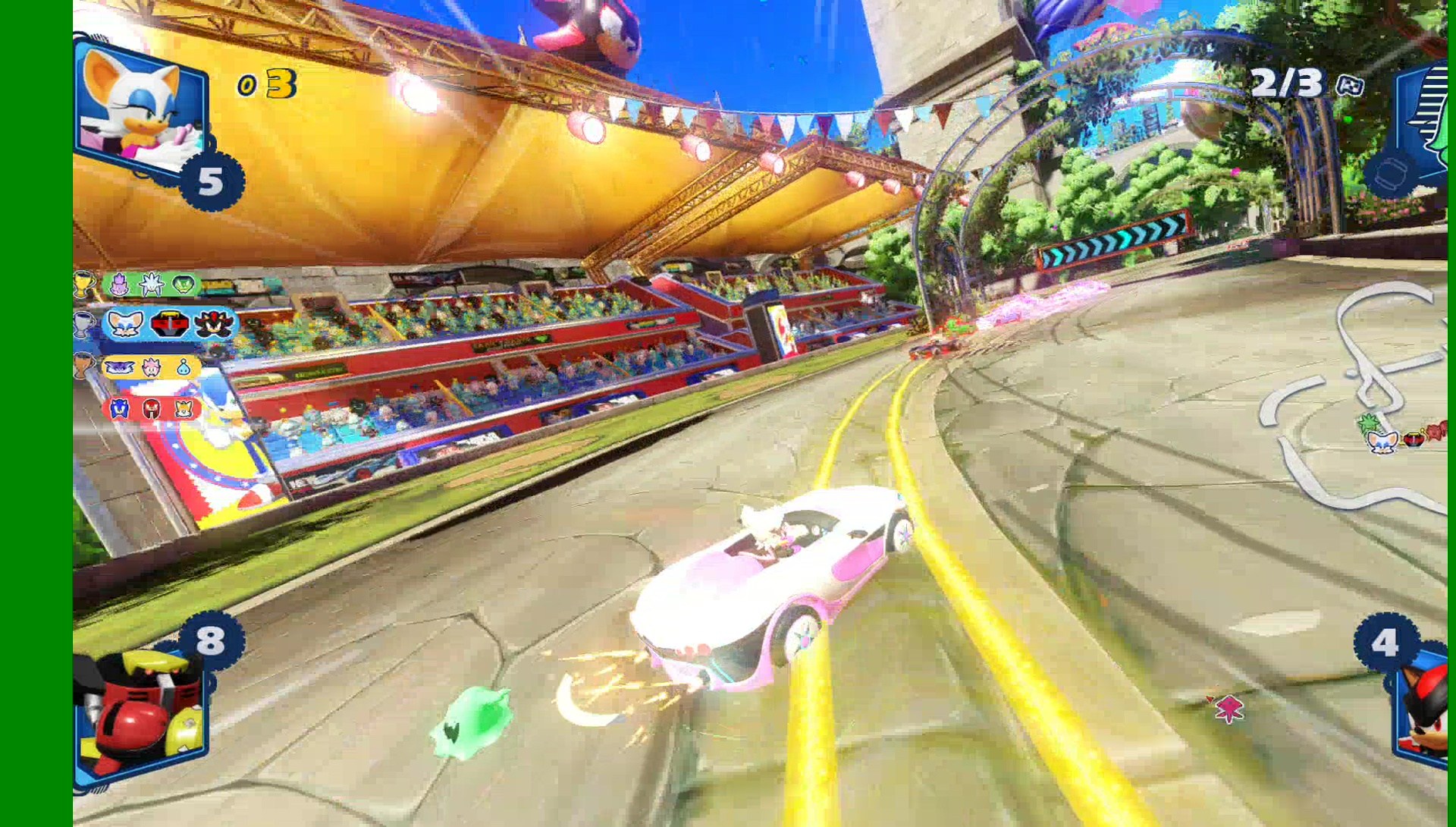The image size is (1456, 827).
Task: Select the Silver icon in green team row
Action: 151,285
